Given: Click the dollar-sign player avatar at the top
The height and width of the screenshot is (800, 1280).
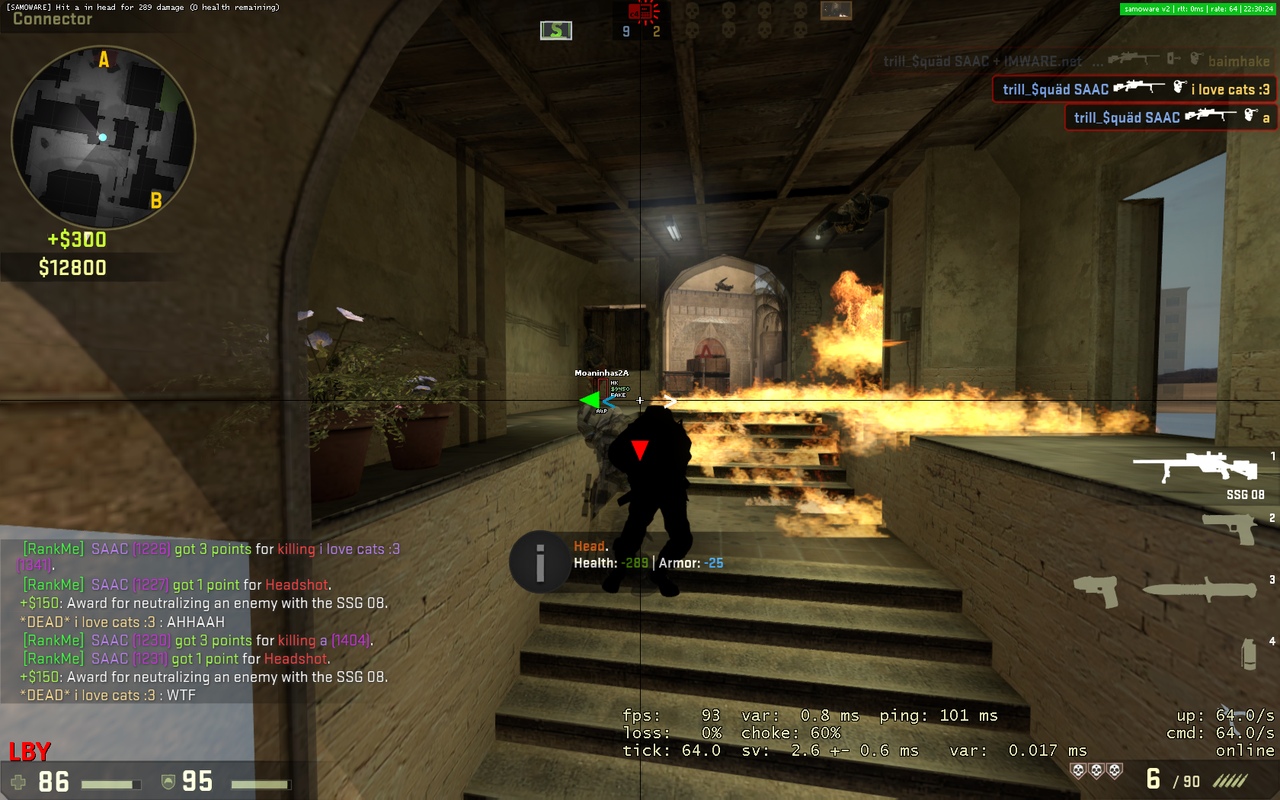Looking at the screenshot, I should point(556,30).
